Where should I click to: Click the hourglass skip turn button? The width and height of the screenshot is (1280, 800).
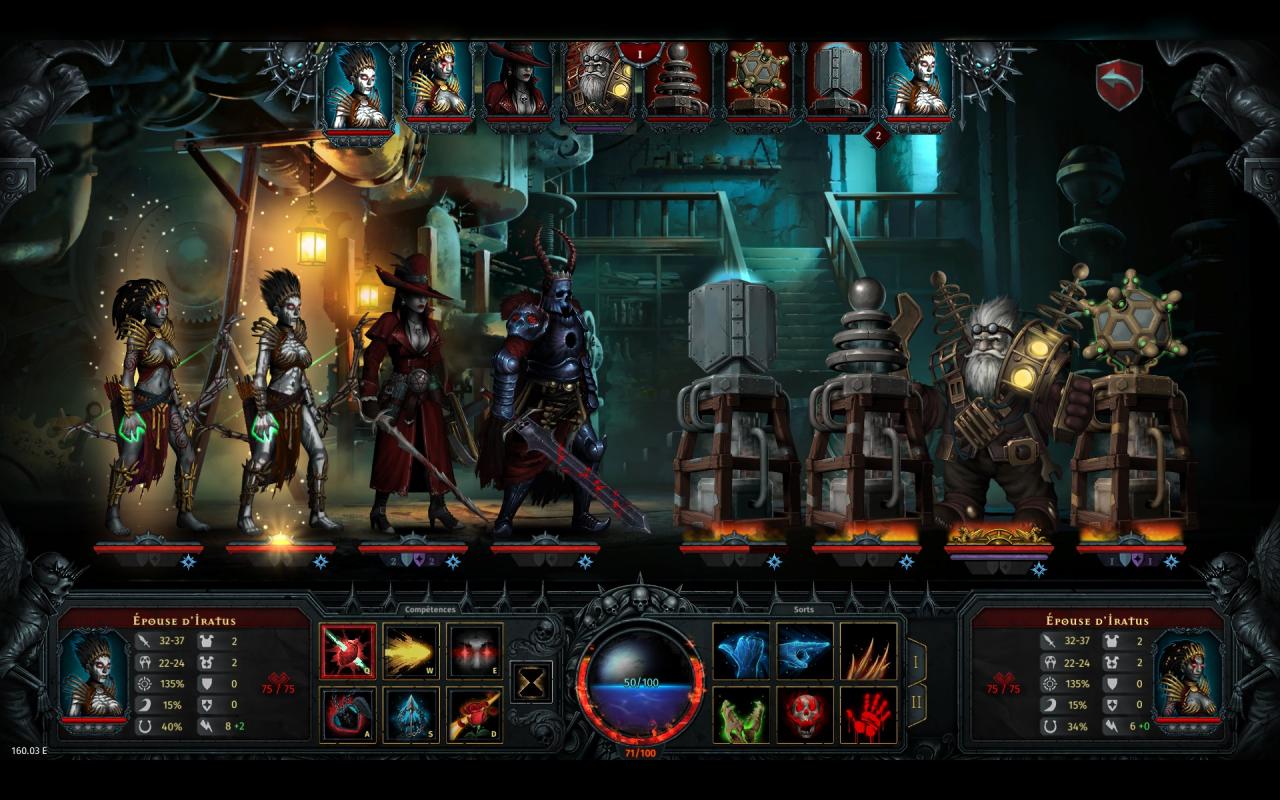tap(532, 682)
